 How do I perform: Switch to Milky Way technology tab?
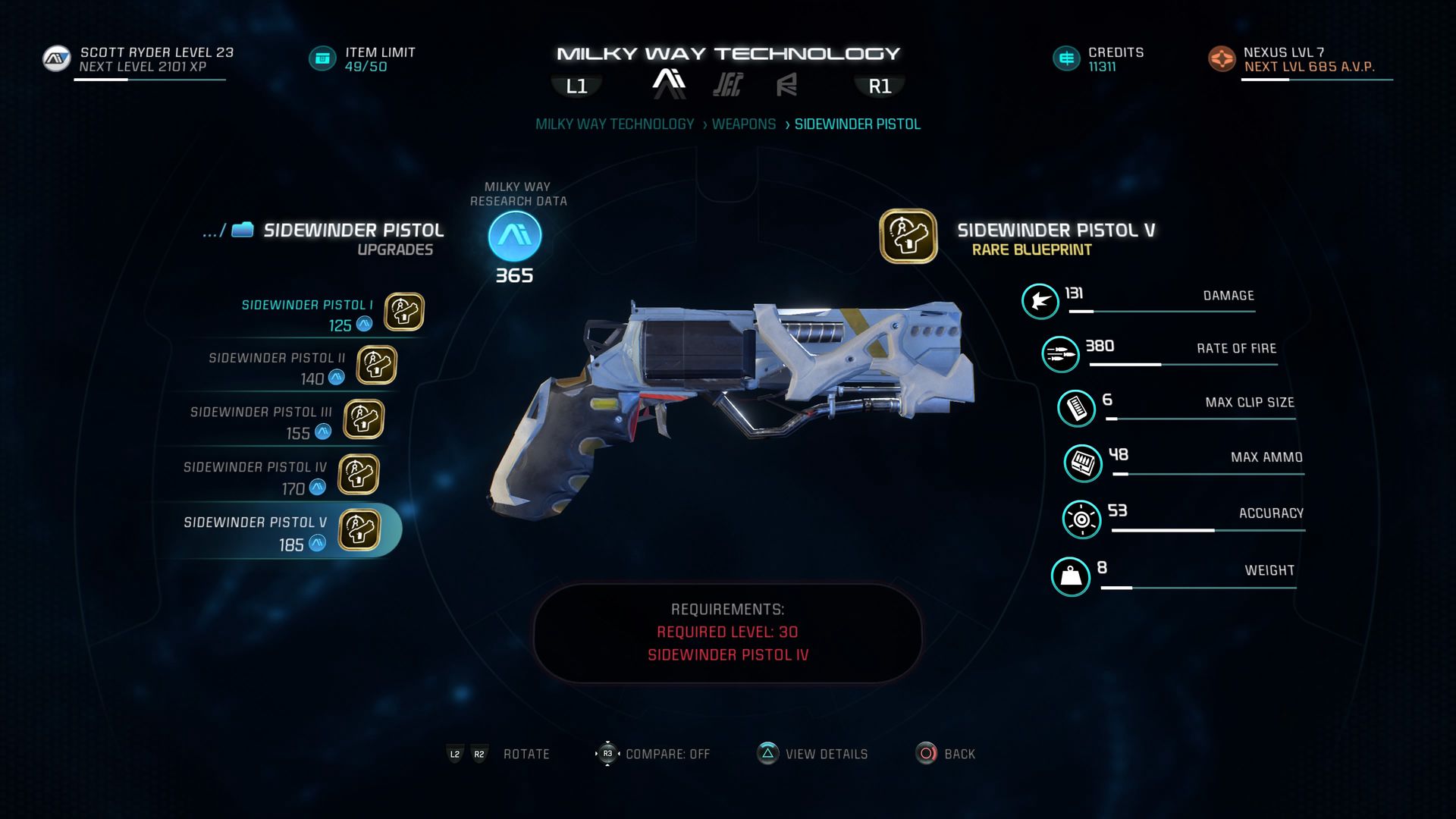(x=669, y=83)
